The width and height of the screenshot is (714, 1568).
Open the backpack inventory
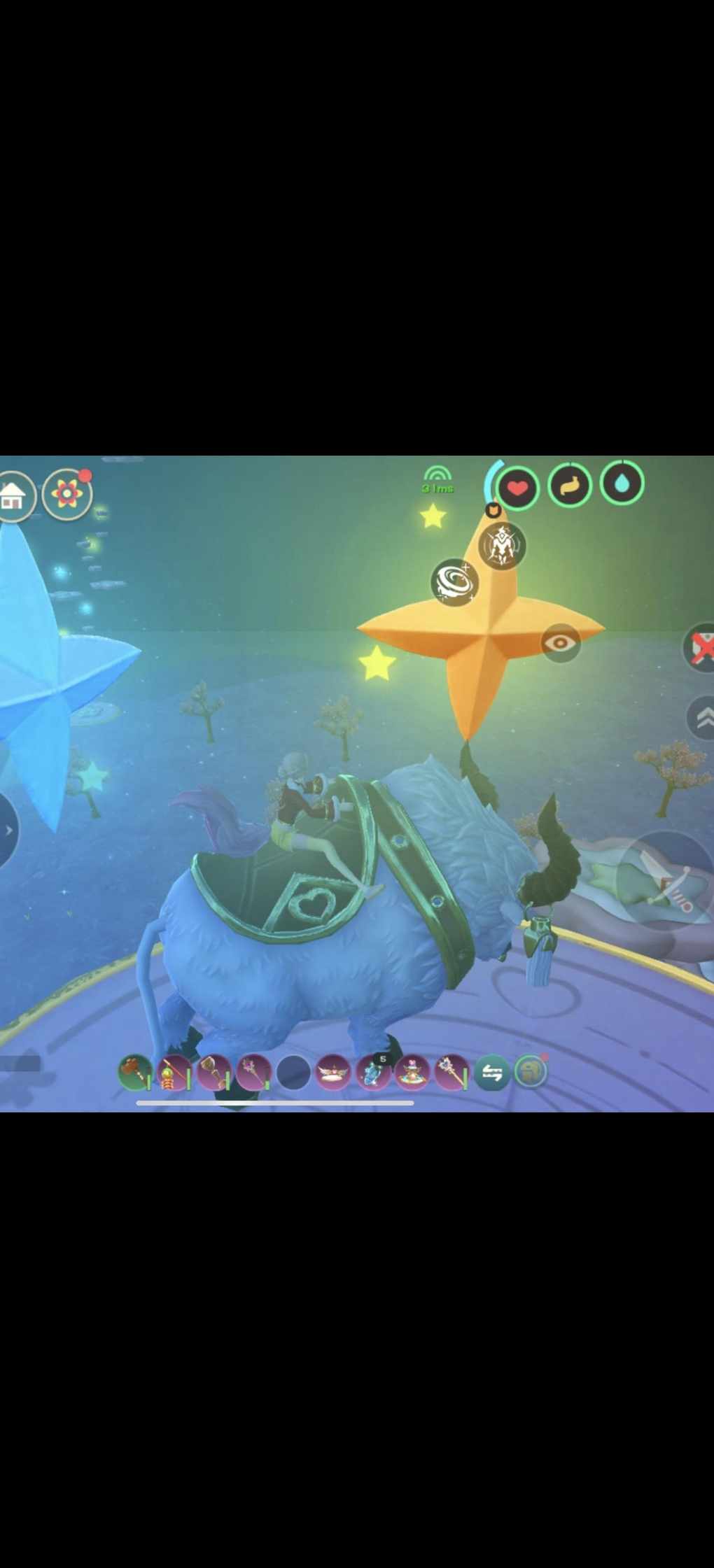pyautogui.click(x=530, y=1071)
